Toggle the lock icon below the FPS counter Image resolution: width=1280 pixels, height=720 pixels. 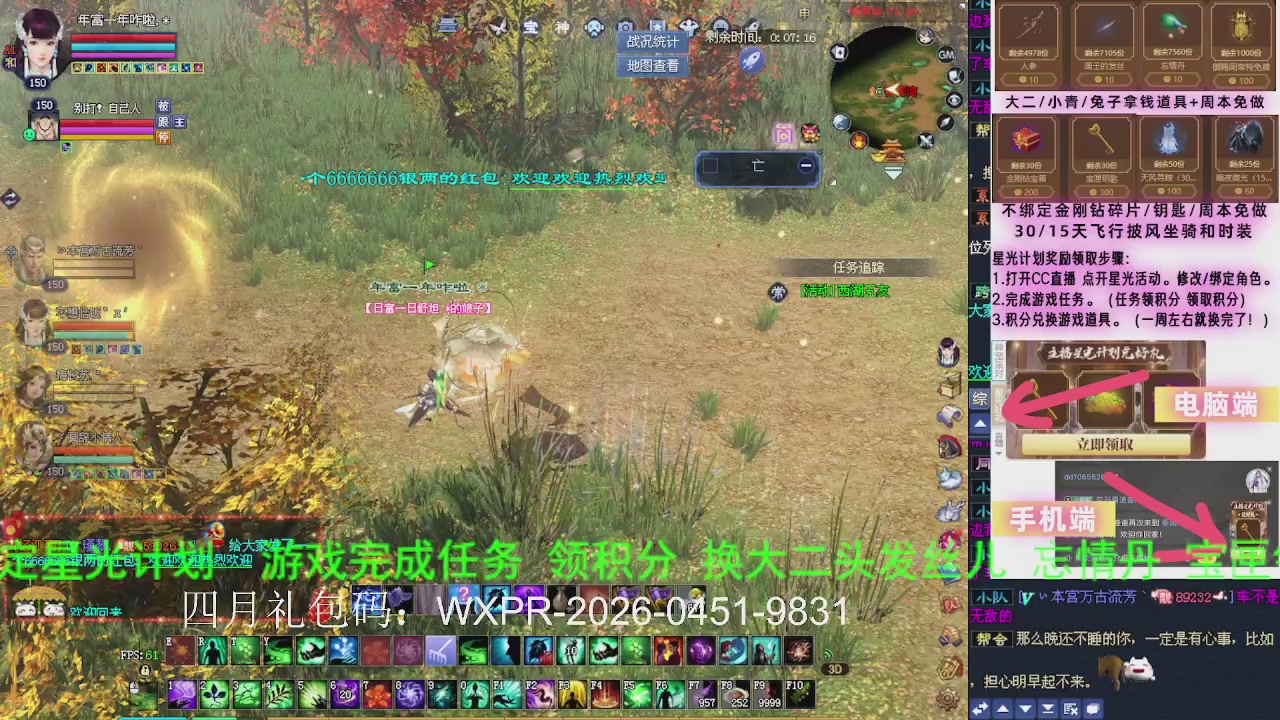click(x=145, y=670)
